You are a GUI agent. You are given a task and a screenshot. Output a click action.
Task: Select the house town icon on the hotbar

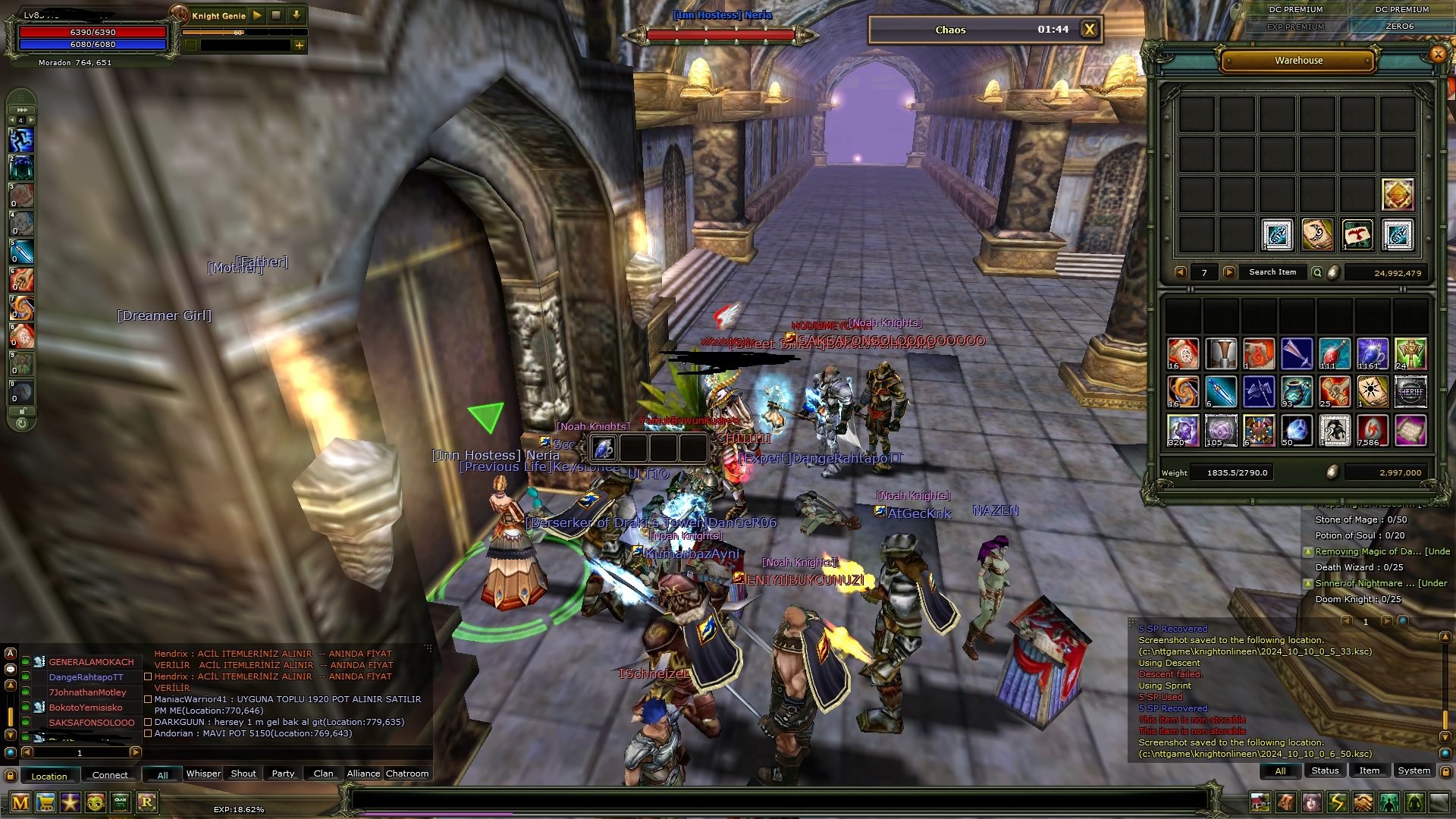[x=1260, y=802]
